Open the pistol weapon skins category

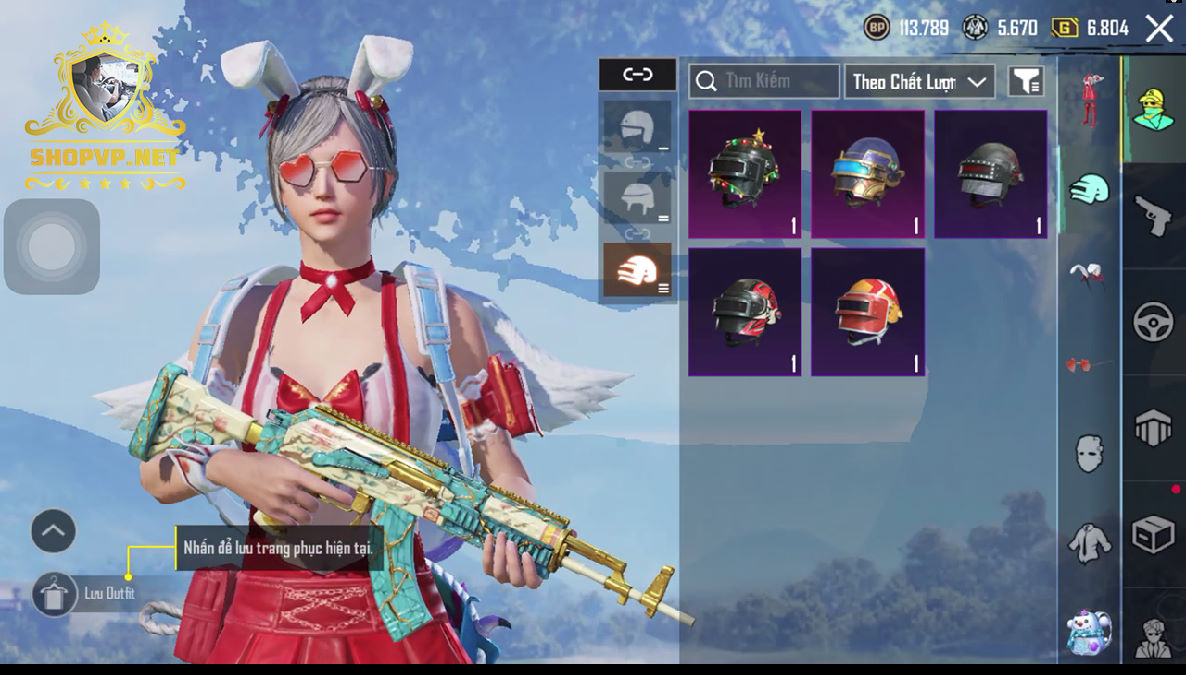(x=1153, y=215)
